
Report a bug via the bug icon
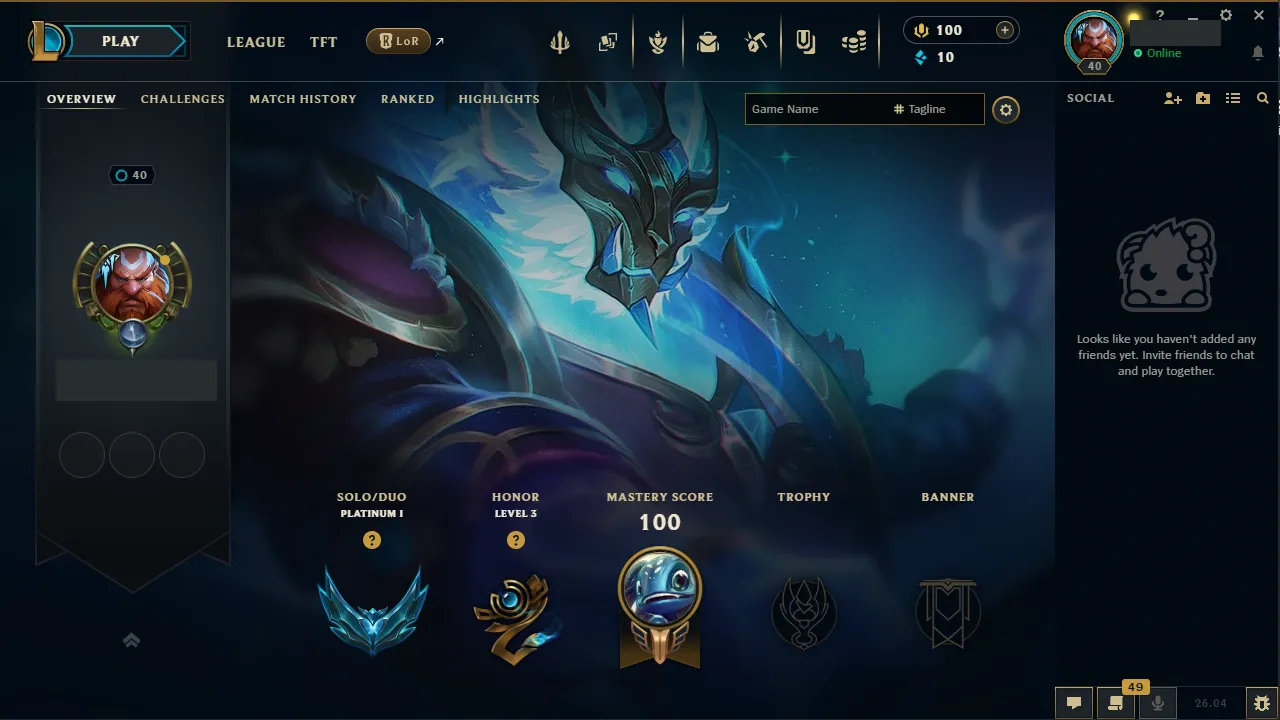tap(1262, 702)
